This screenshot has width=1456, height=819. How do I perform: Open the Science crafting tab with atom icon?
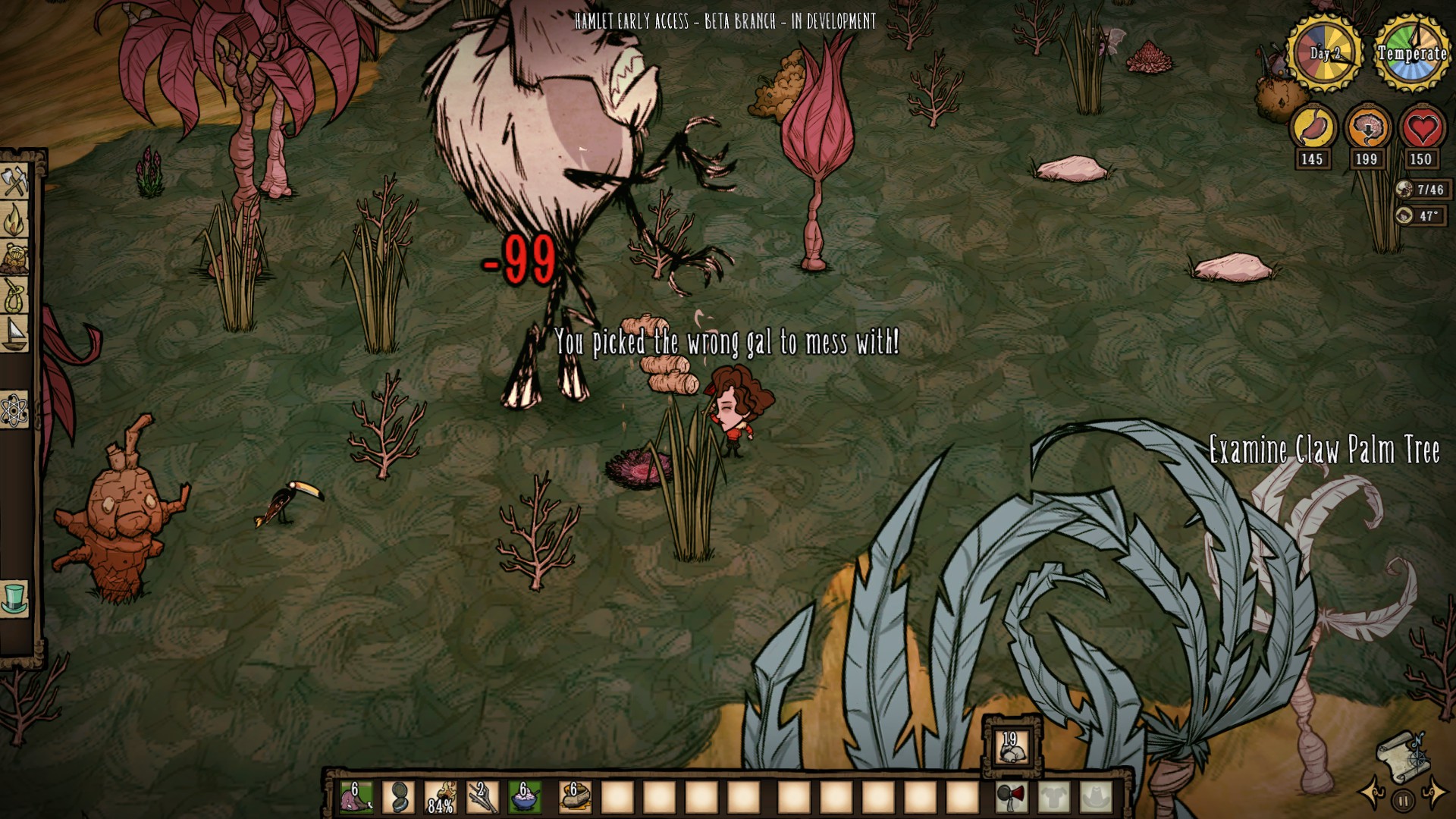tap(14, 411)
